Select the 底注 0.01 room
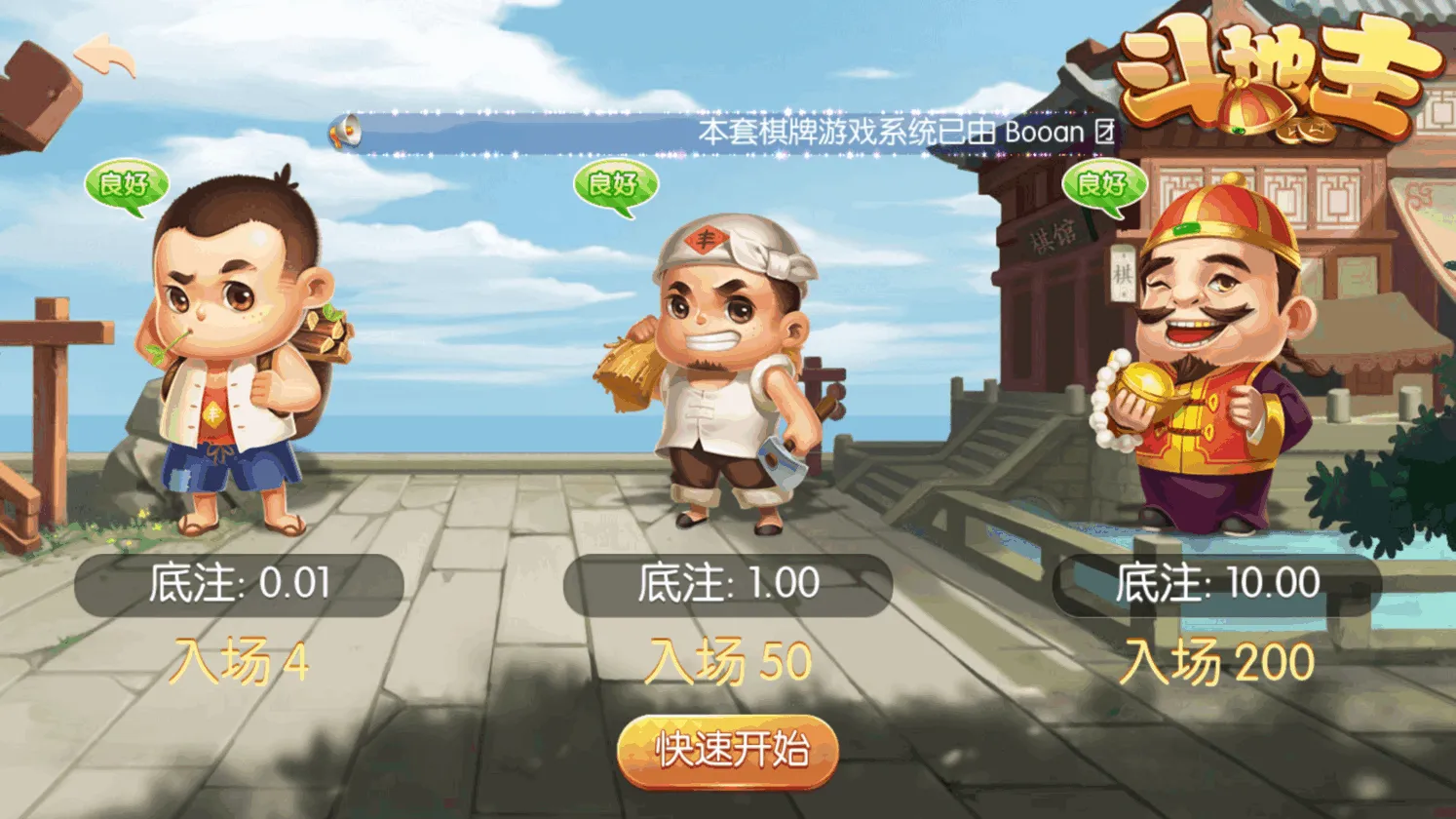Image resolution: width=1456 pixels, height=819 pixels. point(239,584)
